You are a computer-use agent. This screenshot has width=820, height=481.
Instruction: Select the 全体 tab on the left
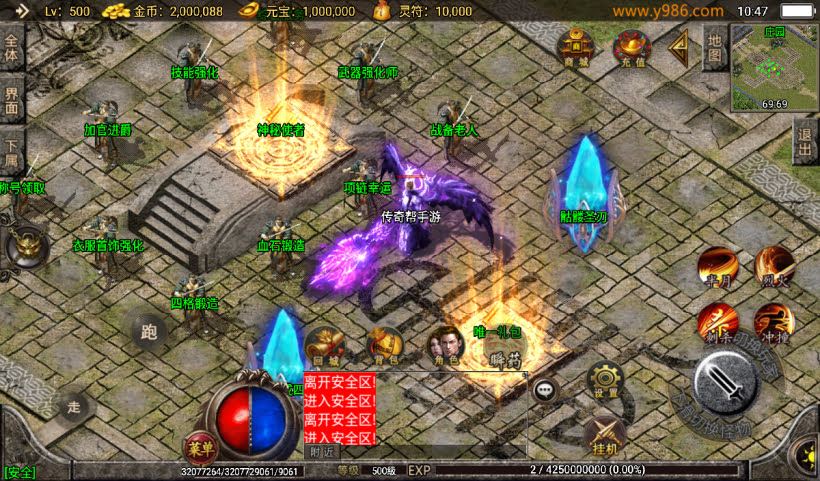point(12,46)
